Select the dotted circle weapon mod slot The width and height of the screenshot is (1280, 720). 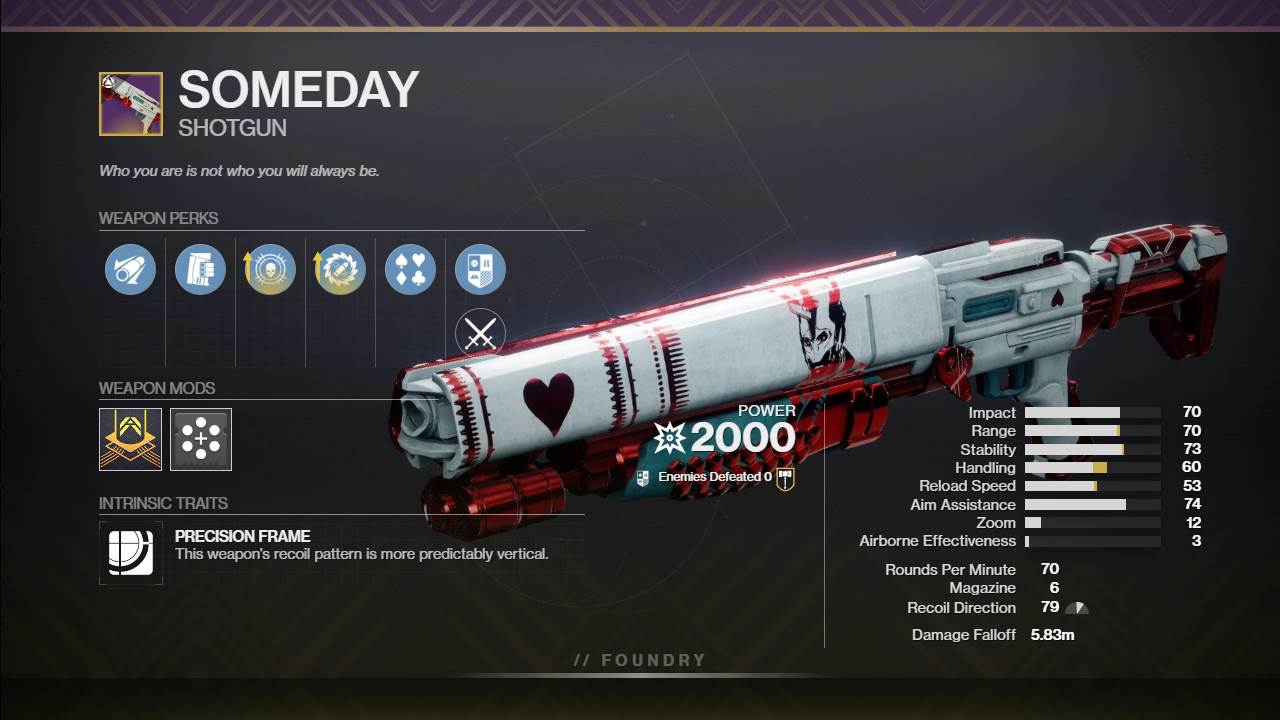tap(201, 439)
